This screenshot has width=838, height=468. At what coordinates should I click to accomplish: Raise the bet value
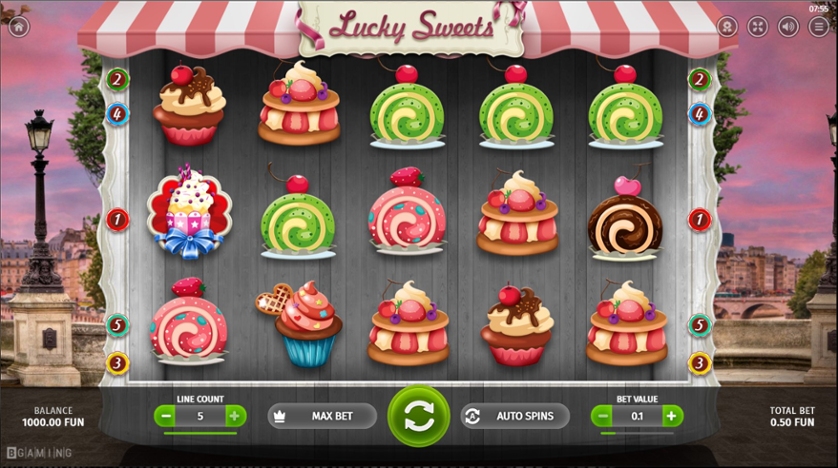pos(672,416)
